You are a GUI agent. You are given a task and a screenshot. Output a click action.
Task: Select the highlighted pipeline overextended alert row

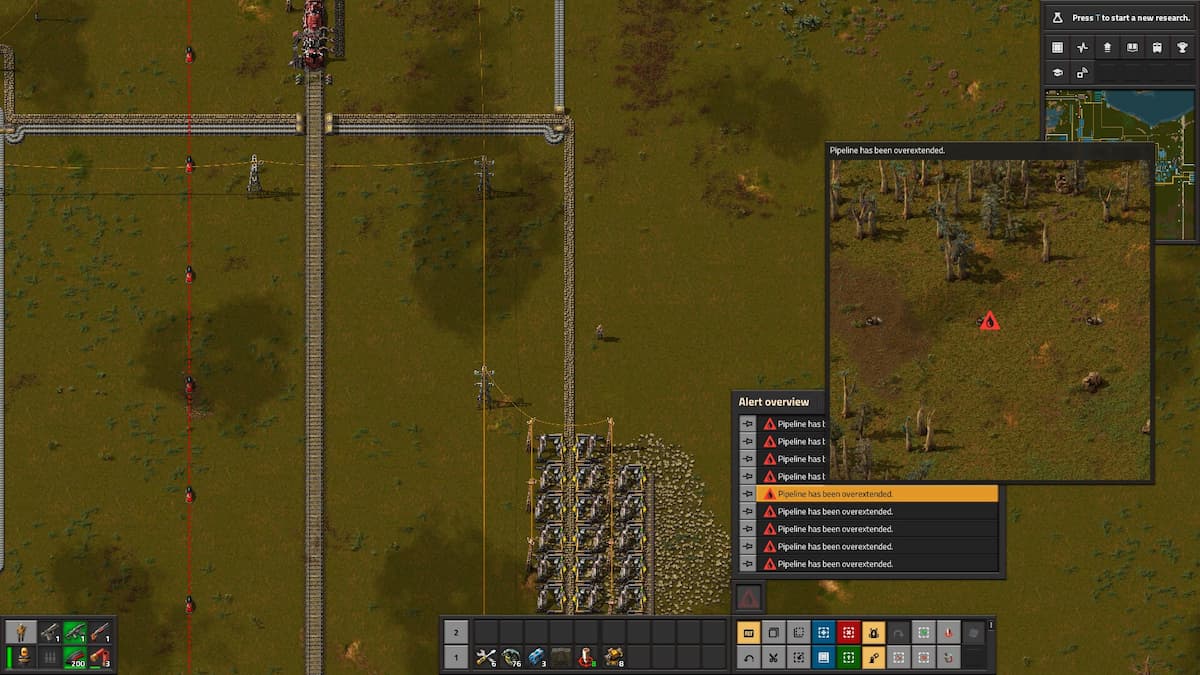click(x=878, y=494)
